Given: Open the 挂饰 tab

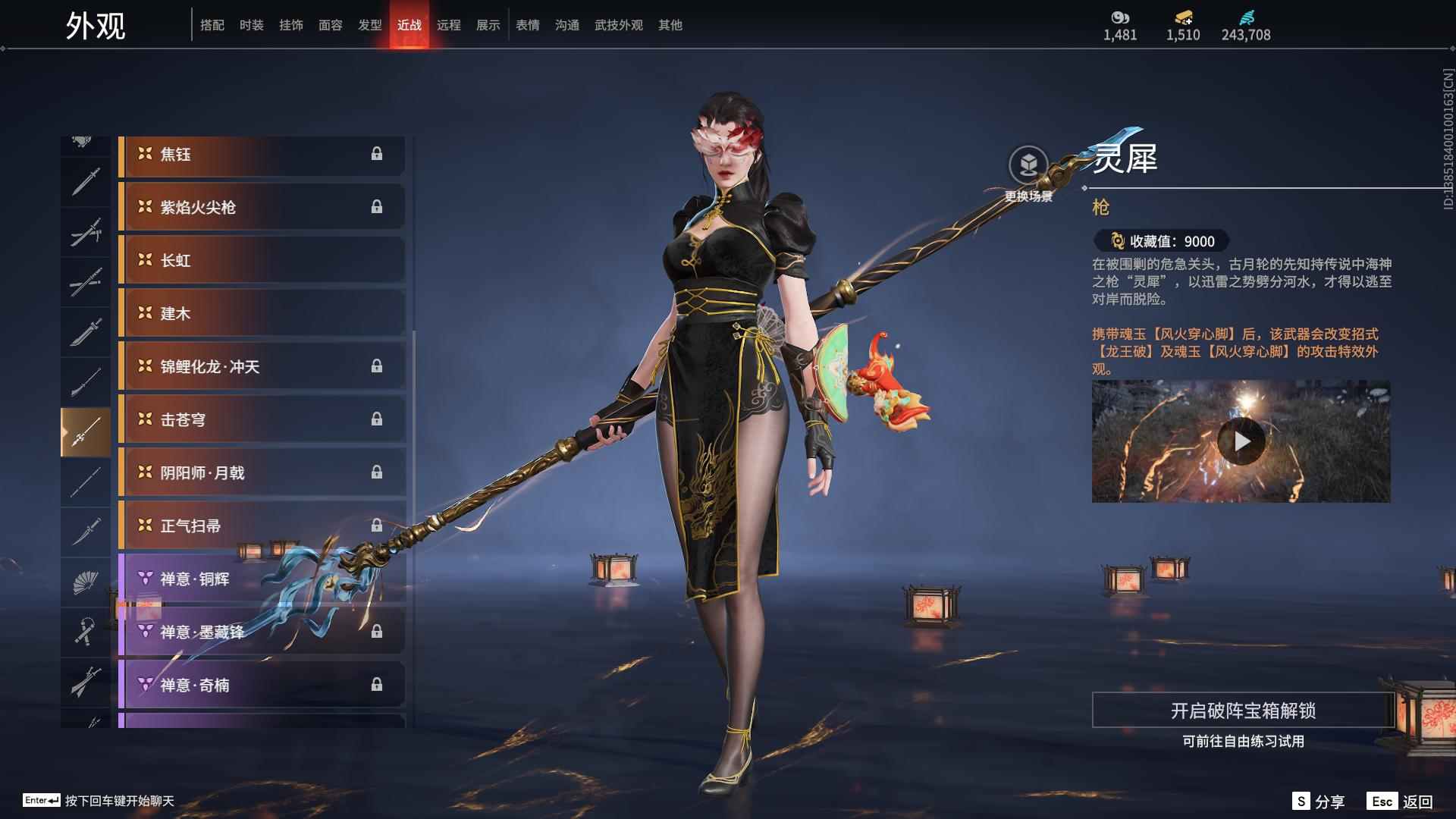Looking at the screenshot, I should pos(290,25).
